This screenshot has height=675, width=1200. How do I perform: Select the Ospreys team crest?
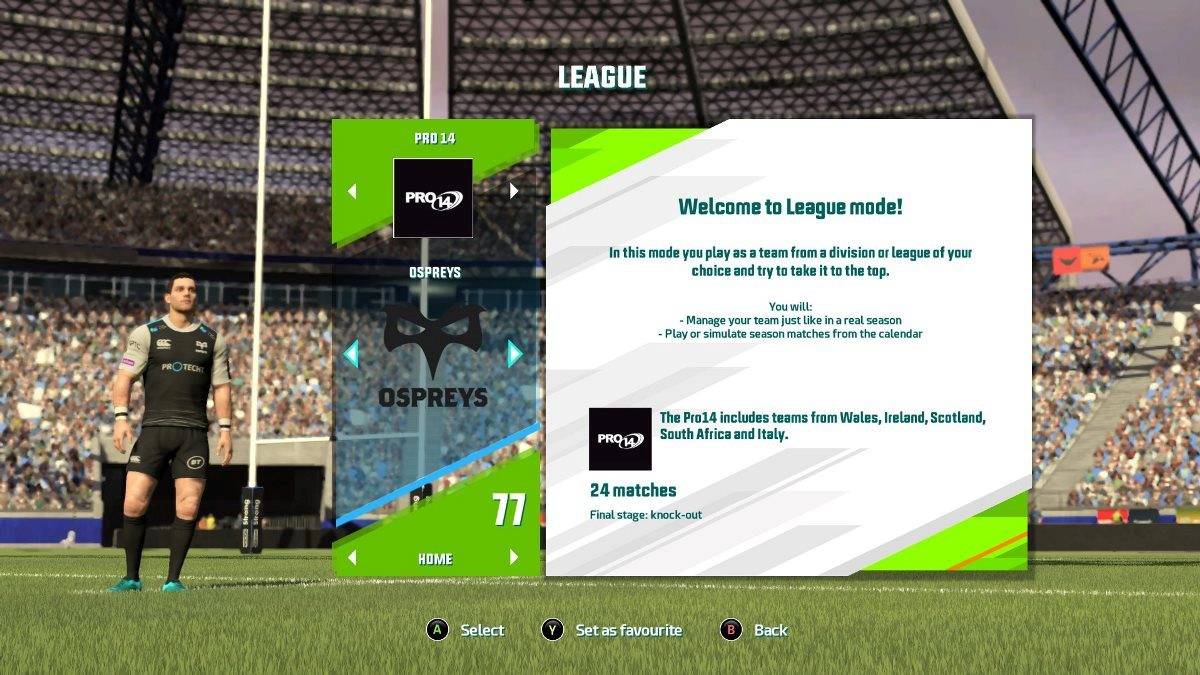433,355
